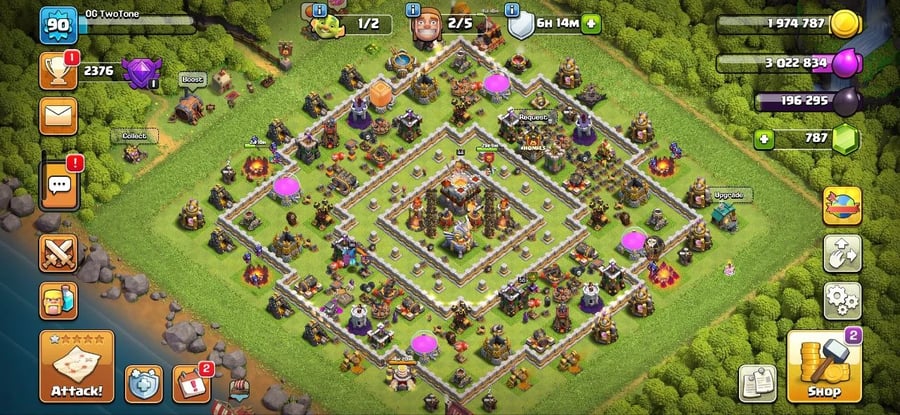
Task: Click the purple league badge
Action: pos(137,71)
